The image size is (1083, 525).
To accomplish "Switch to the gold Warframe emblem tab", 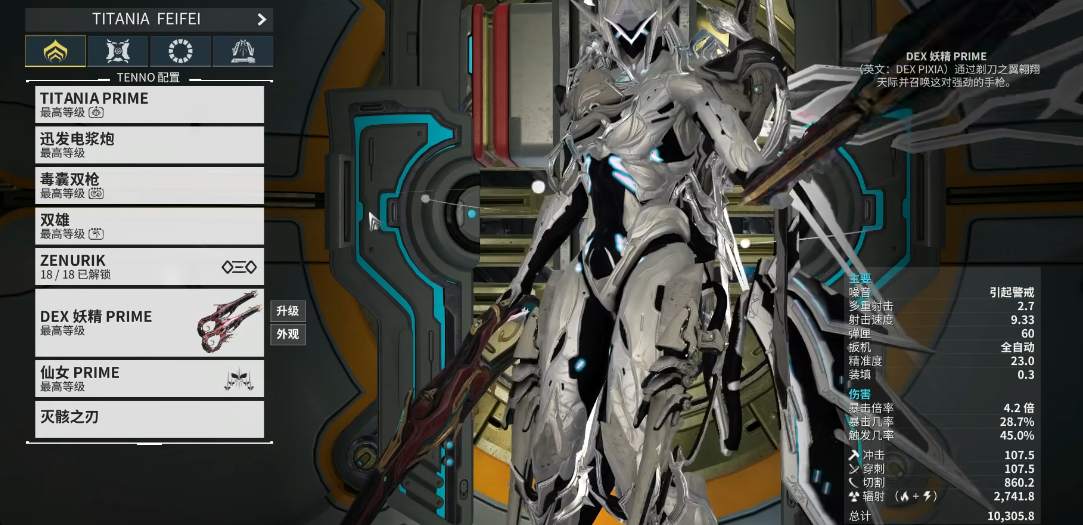I will tap(55, 51).
